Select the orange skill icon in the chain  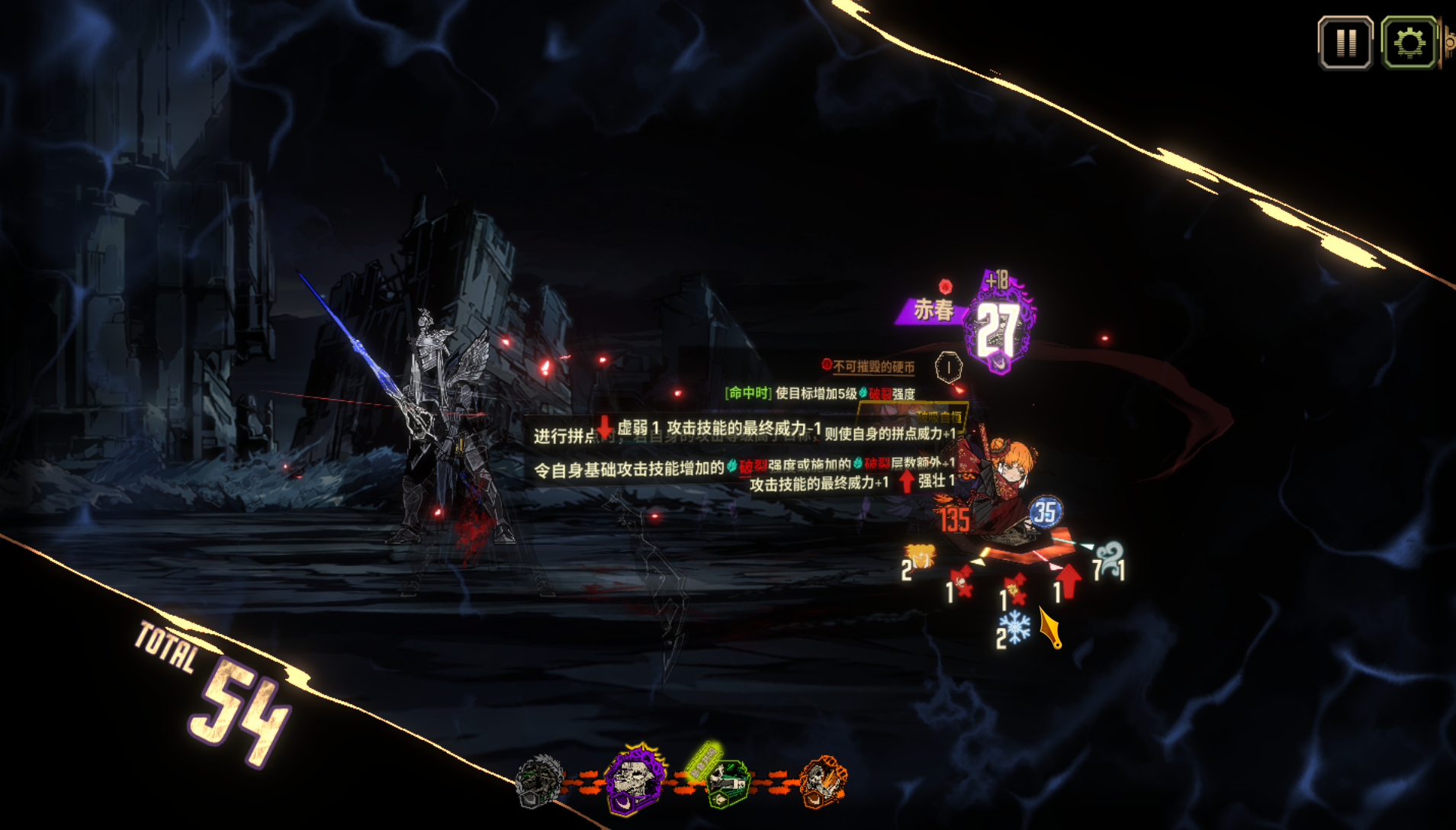(x=821, y=781)
